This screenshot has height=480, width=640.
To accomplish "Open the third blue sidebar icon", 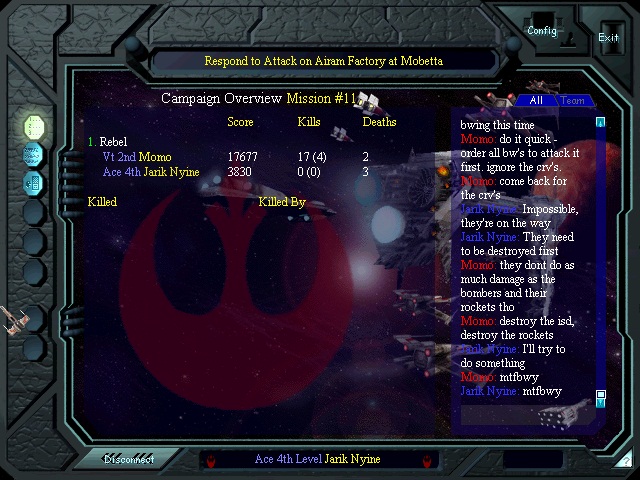I will (x=34, y=182).
